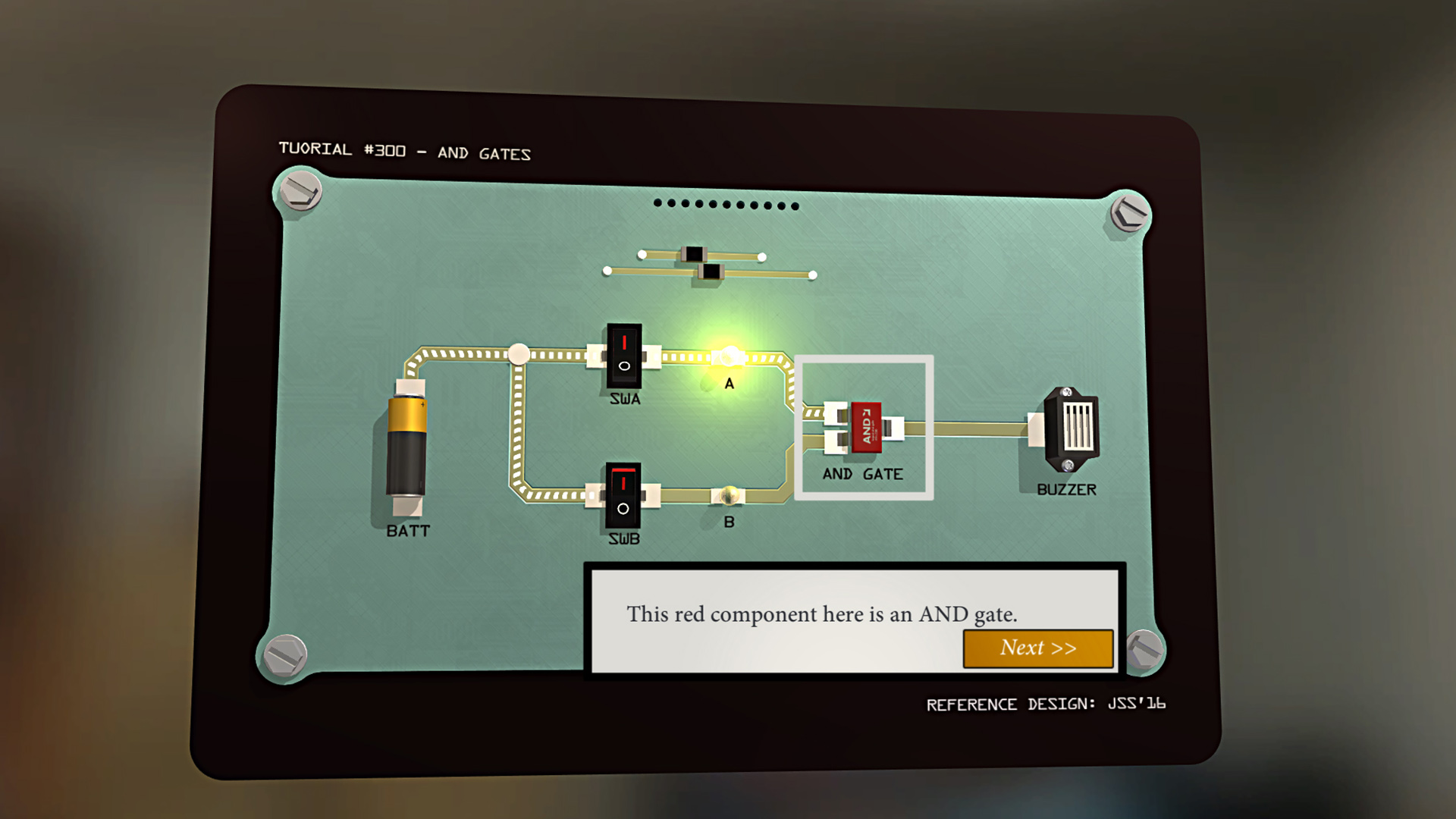Click the lower black slider chip above the board
1456x819 pixels.
(711, 271)
